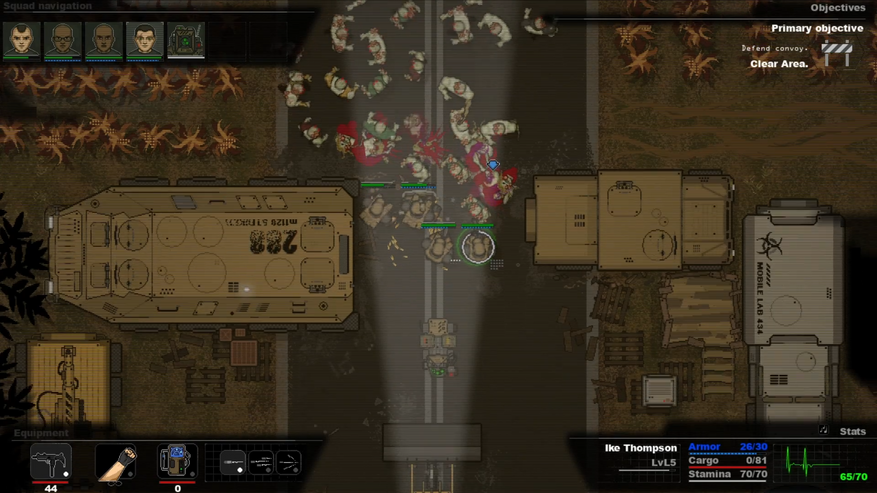Image resolution: width=877 pixels, height=493 pixels.
Task: Select the spread fire mode icon
Action: pos(289,462)
